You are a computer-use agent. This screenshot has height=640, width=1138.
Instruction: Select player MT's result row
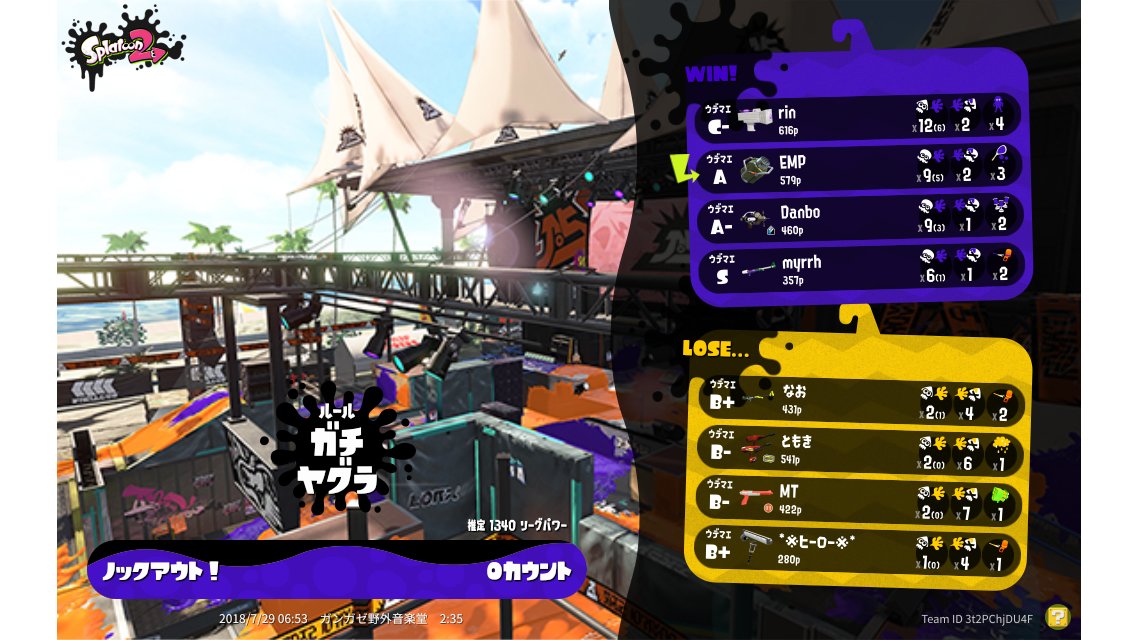(x=860, y=500)
